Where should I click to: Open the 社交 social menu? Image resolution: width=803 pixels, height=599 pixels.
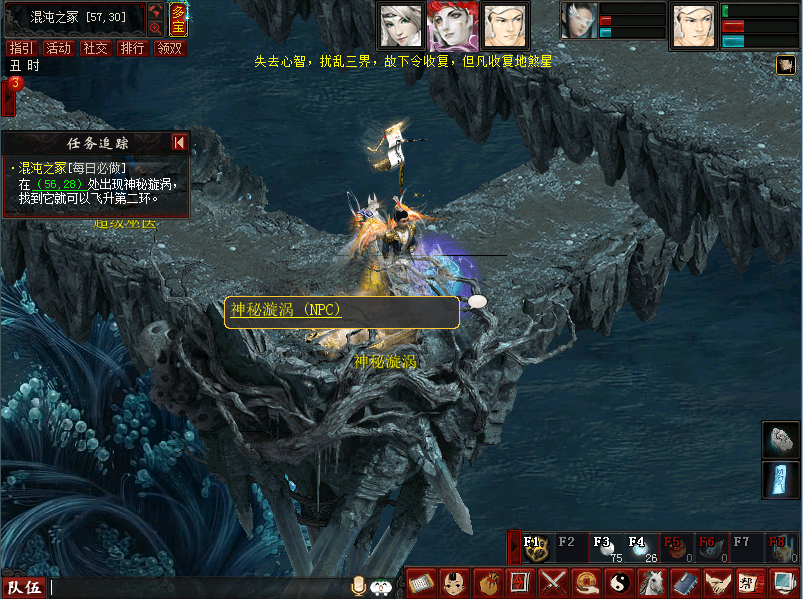[95, 48]
